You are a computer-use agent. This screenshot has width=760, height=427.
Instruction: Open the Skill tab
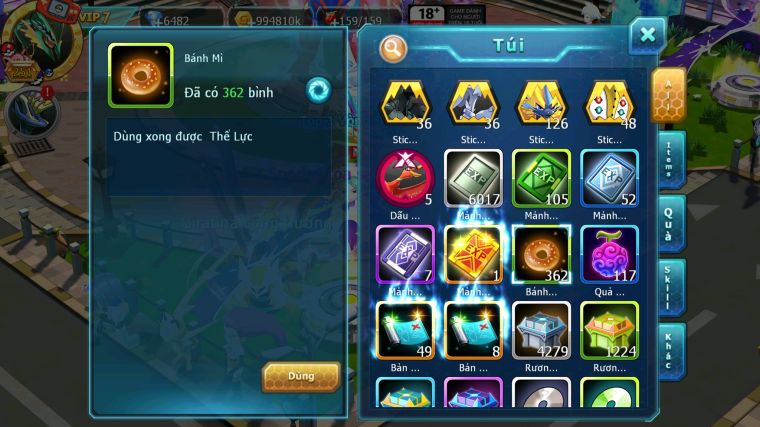(670, 287)
